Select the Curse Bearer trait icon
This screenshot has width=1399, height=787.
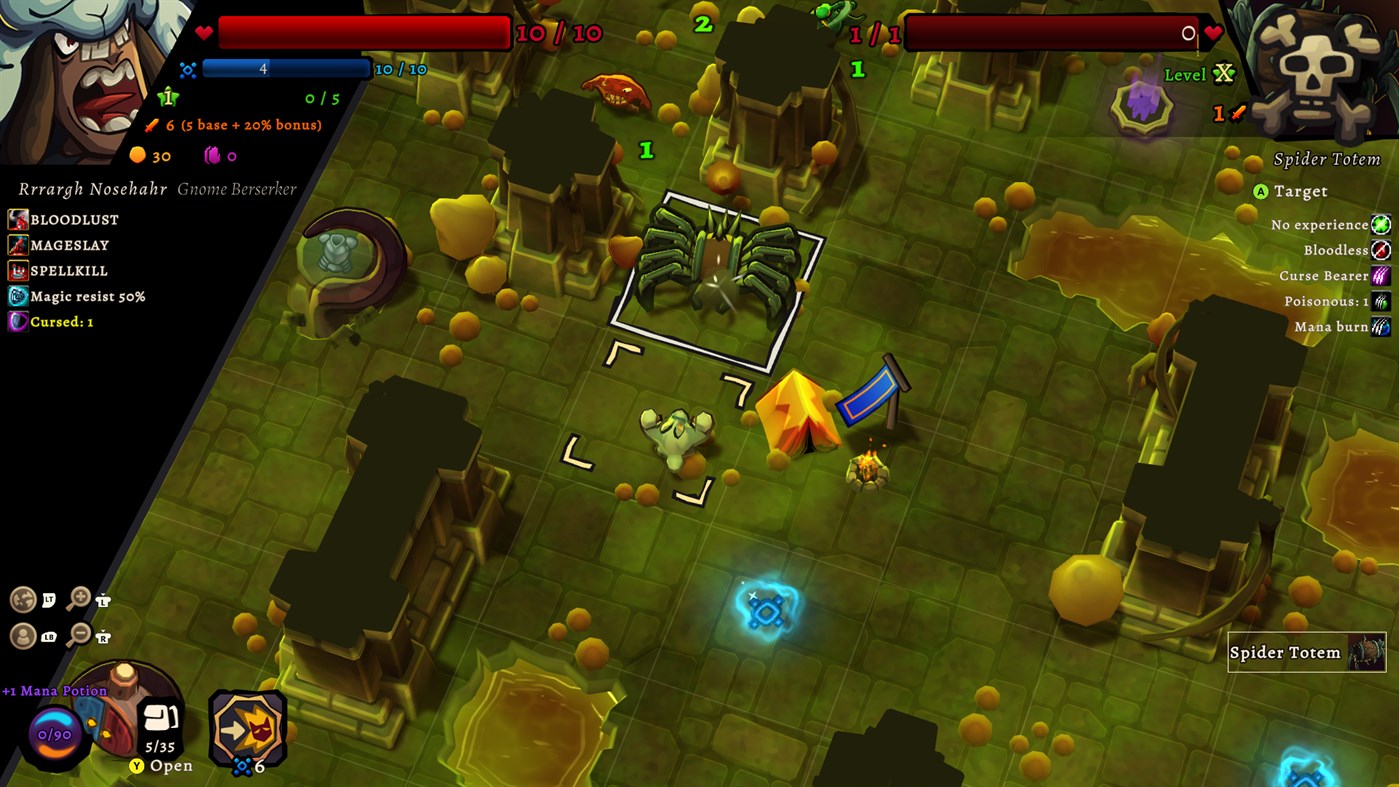(x=1381, y=275)
